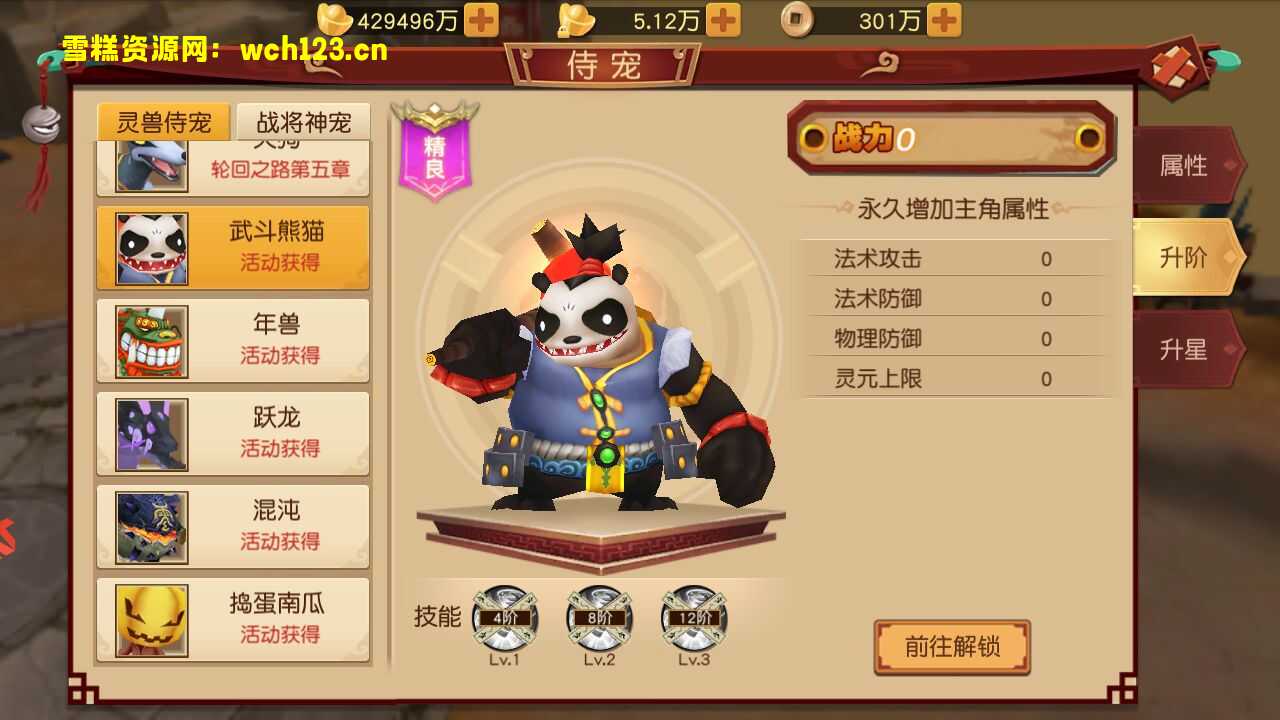View the Lv.1 skill unlocked at 4阶

[504, 619]
